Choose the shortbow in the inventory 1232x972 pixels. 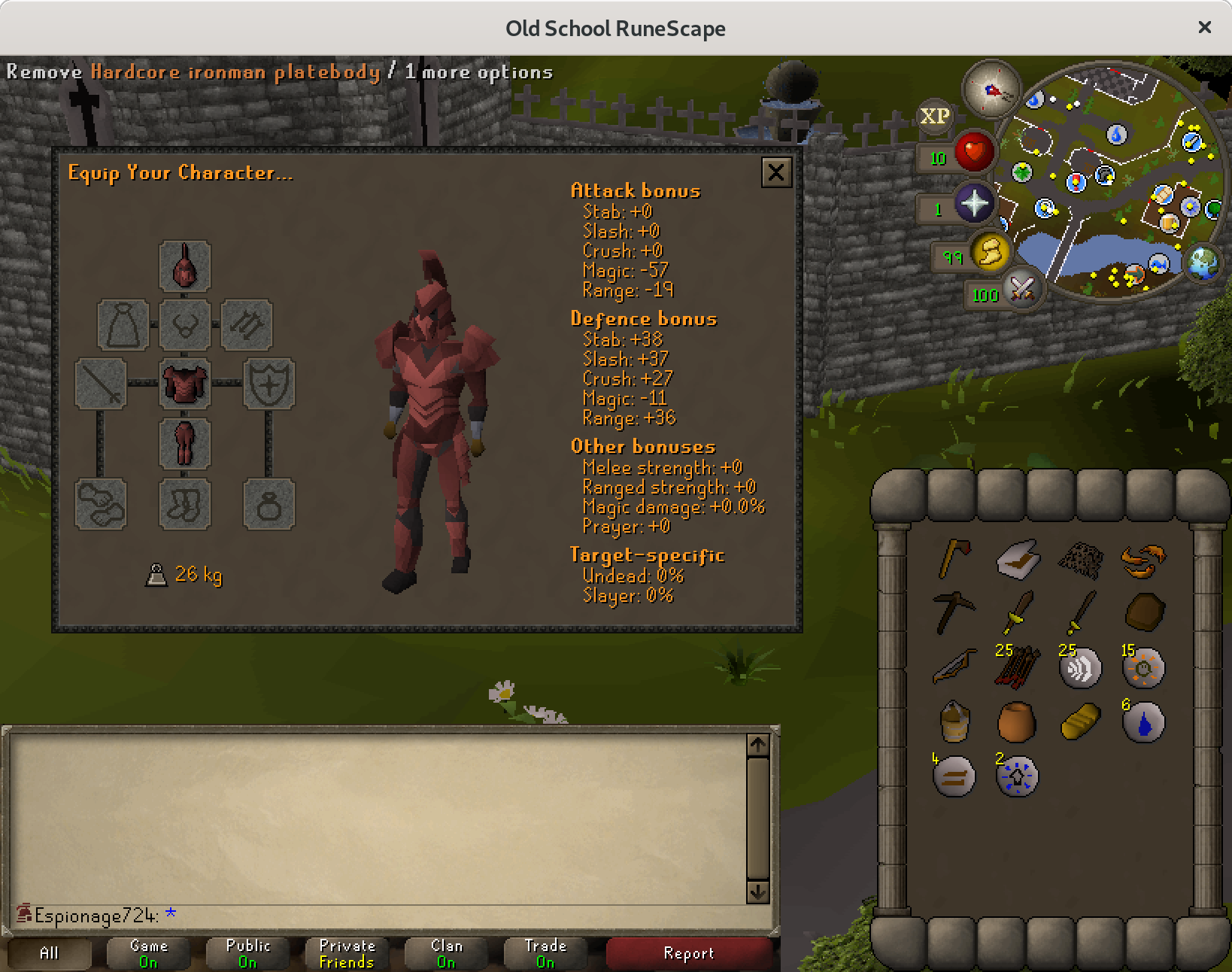954,667
